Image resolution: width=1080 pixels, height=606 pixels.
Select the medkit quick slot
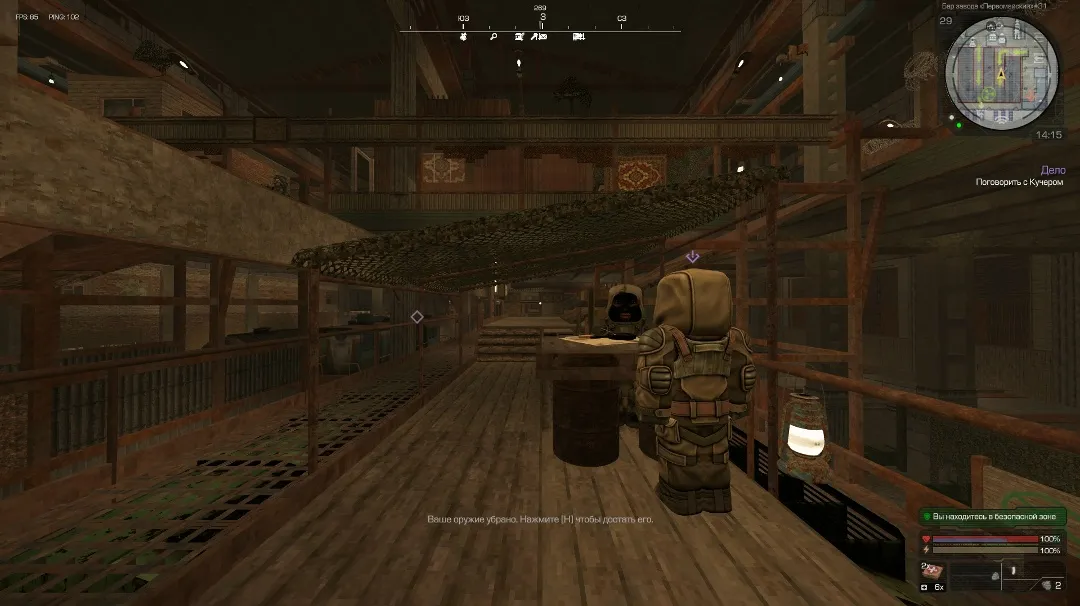[x=931, y=569]
